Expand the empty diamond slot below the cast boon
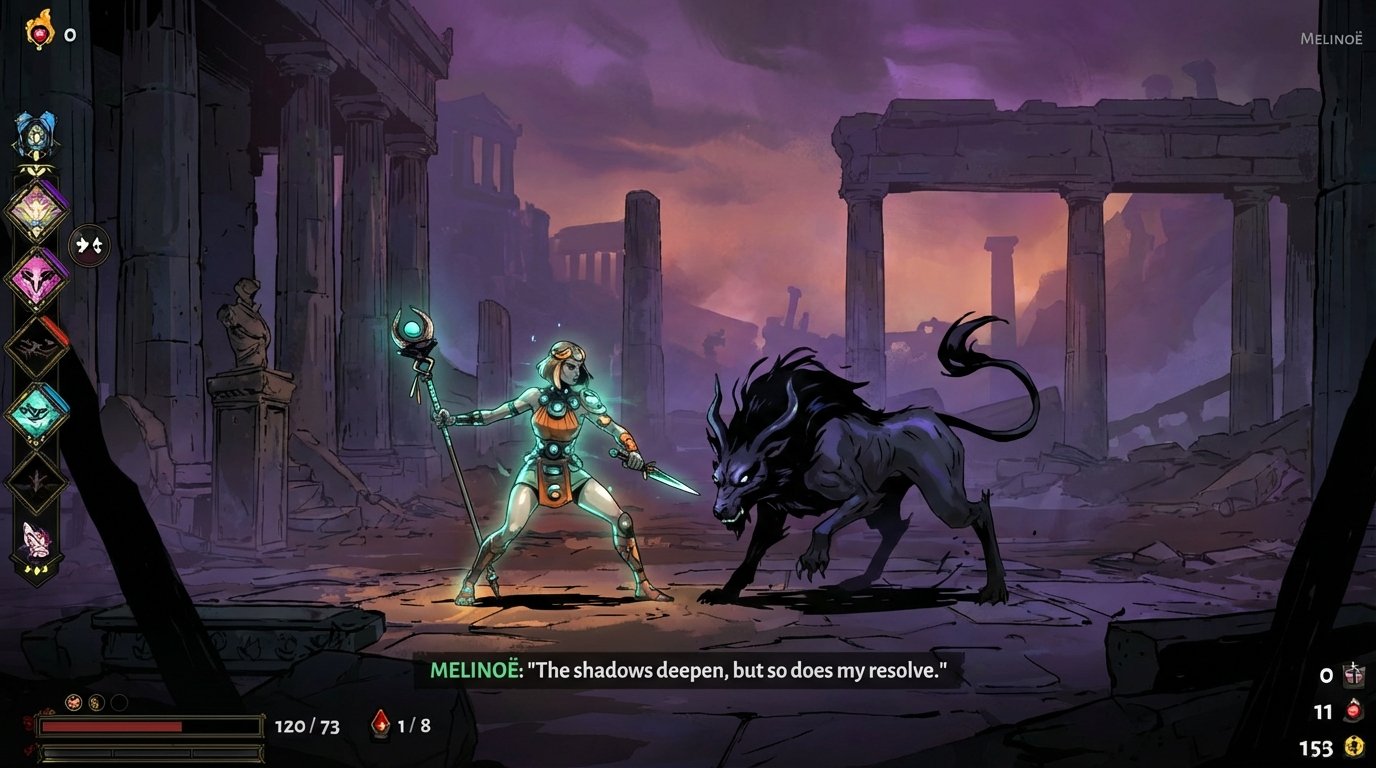Image resolution: width=1376 pixels, height=768 pixels. point(38,482)
